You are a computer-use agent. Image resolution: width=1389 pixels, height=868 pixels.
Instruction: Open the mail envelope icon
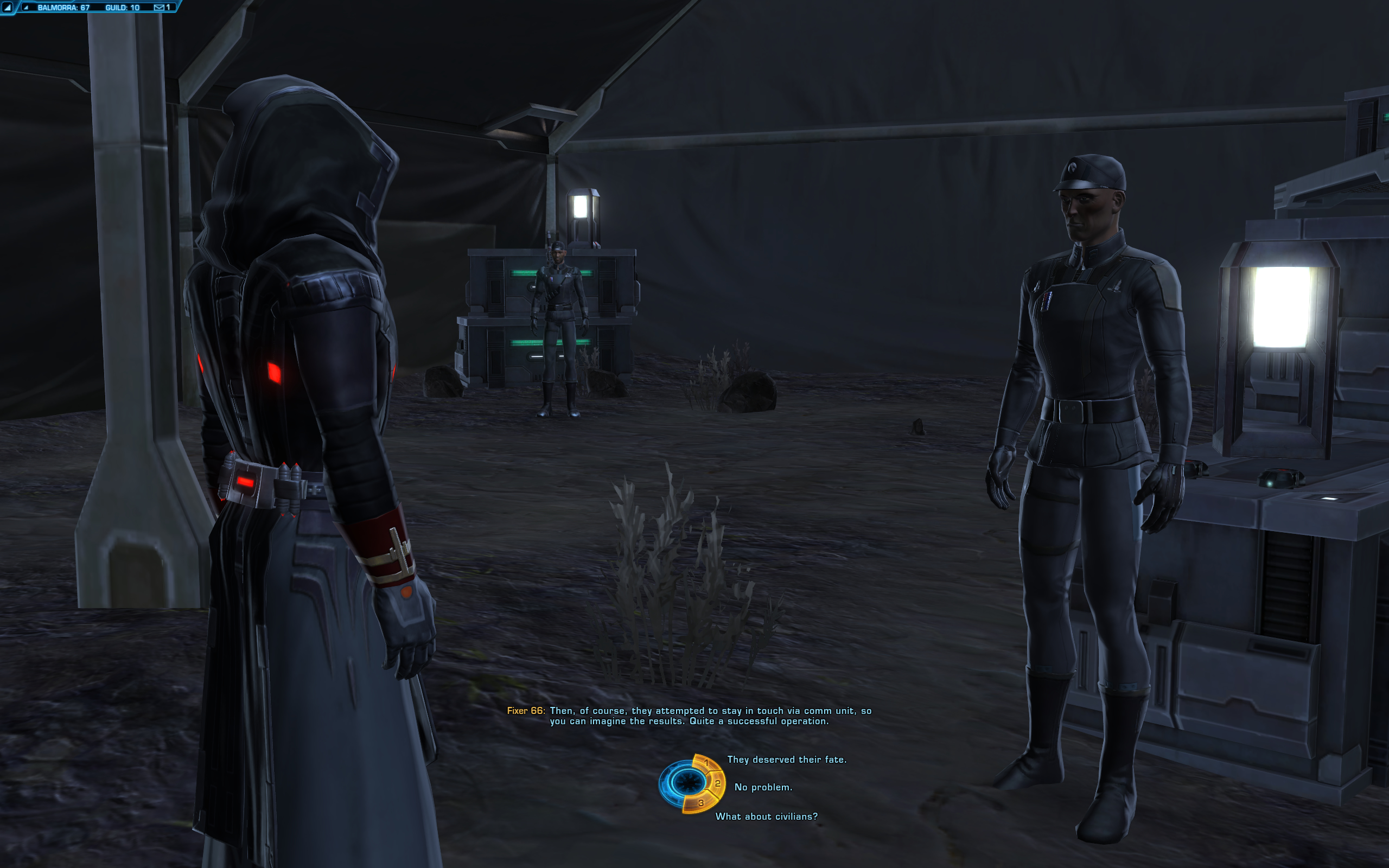[x=159, y=8]
